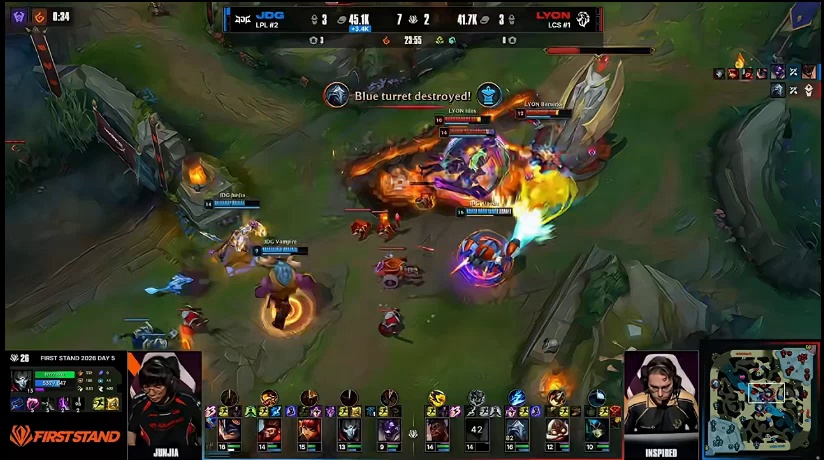Image resolution: width=824 pixels, height=460 pixels.
Task: Select the dead champion portrait showing 42
Action: click(476, 430)
